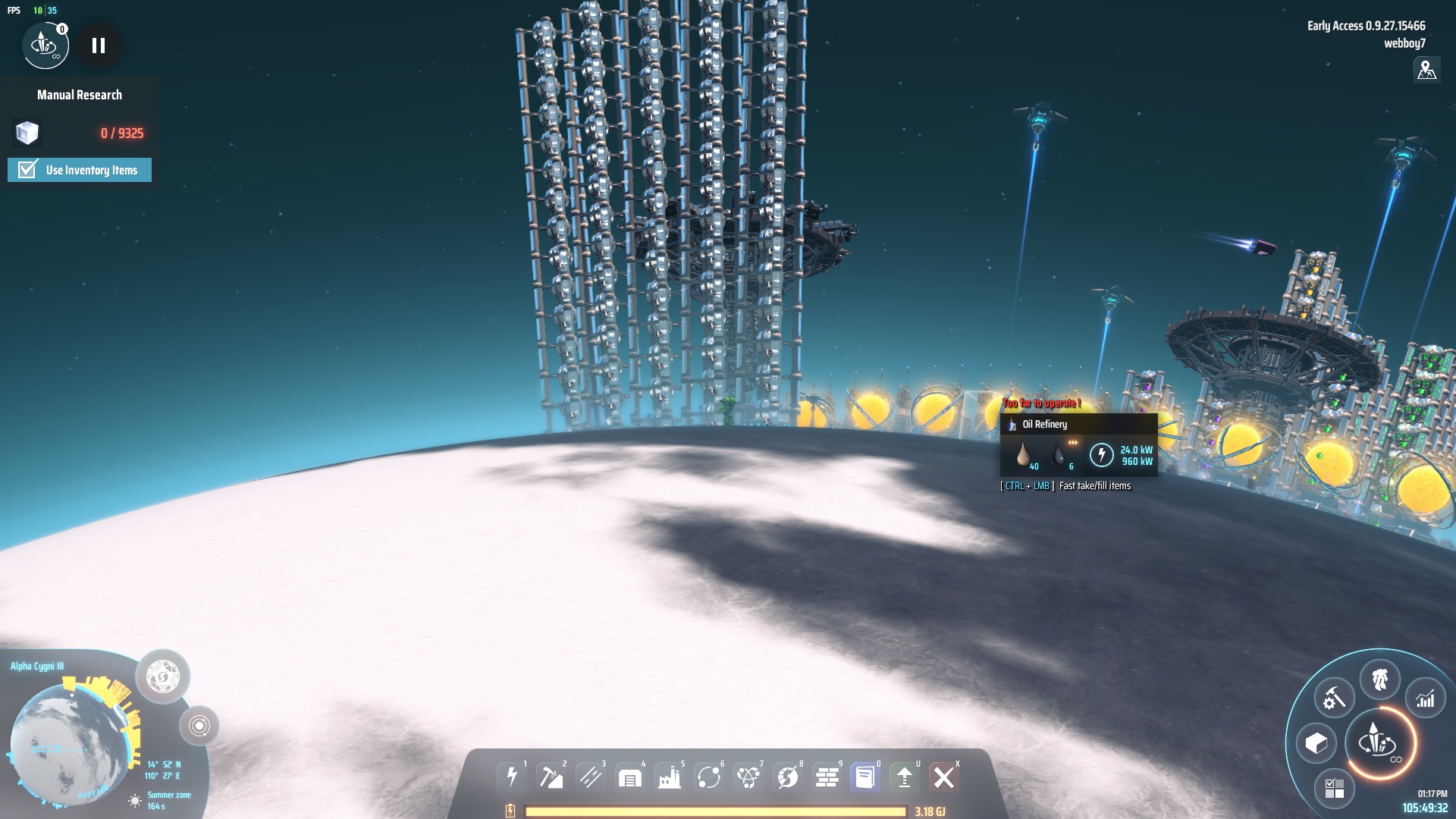Open the logistics orbit build category
The width and height of the screenshot is (1456, 819).
(708, 777)
